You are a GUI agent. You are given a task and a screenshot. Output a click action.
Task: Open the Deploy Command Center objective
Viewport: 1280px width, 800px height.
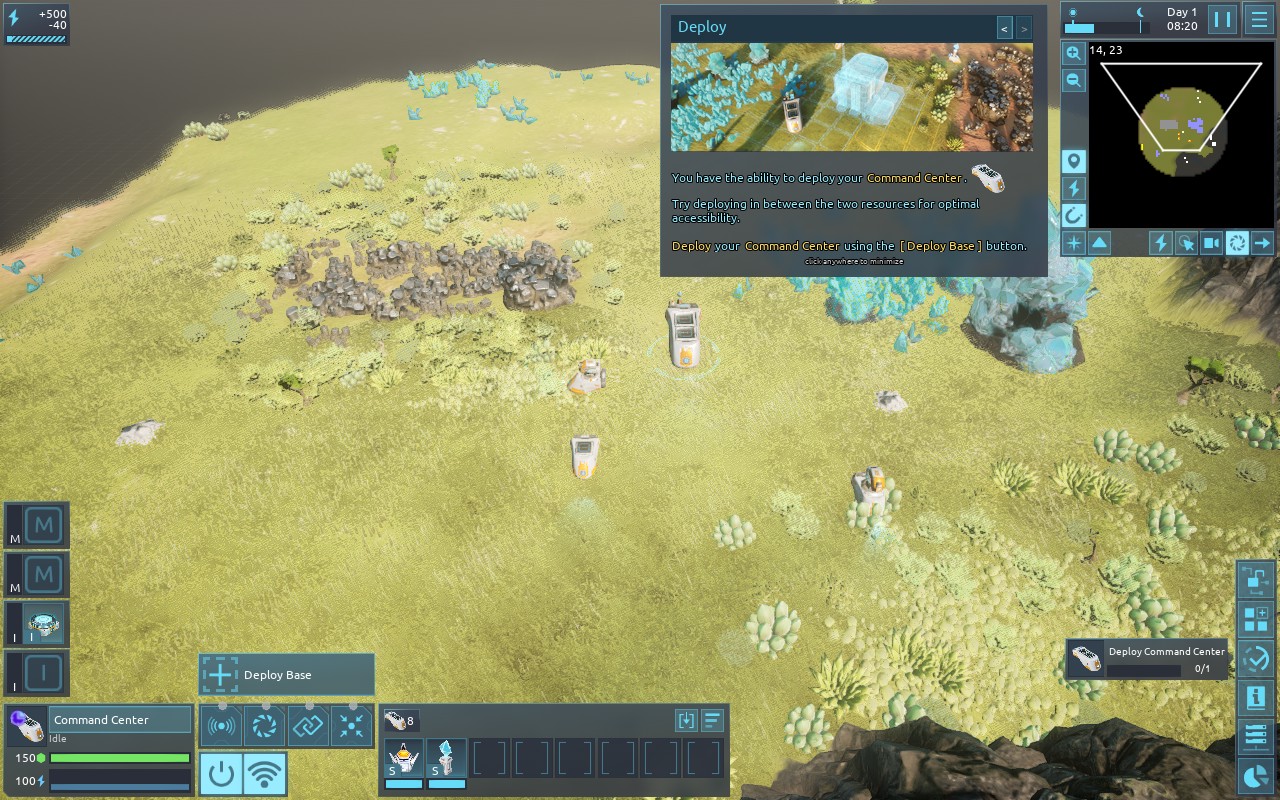1146,659
